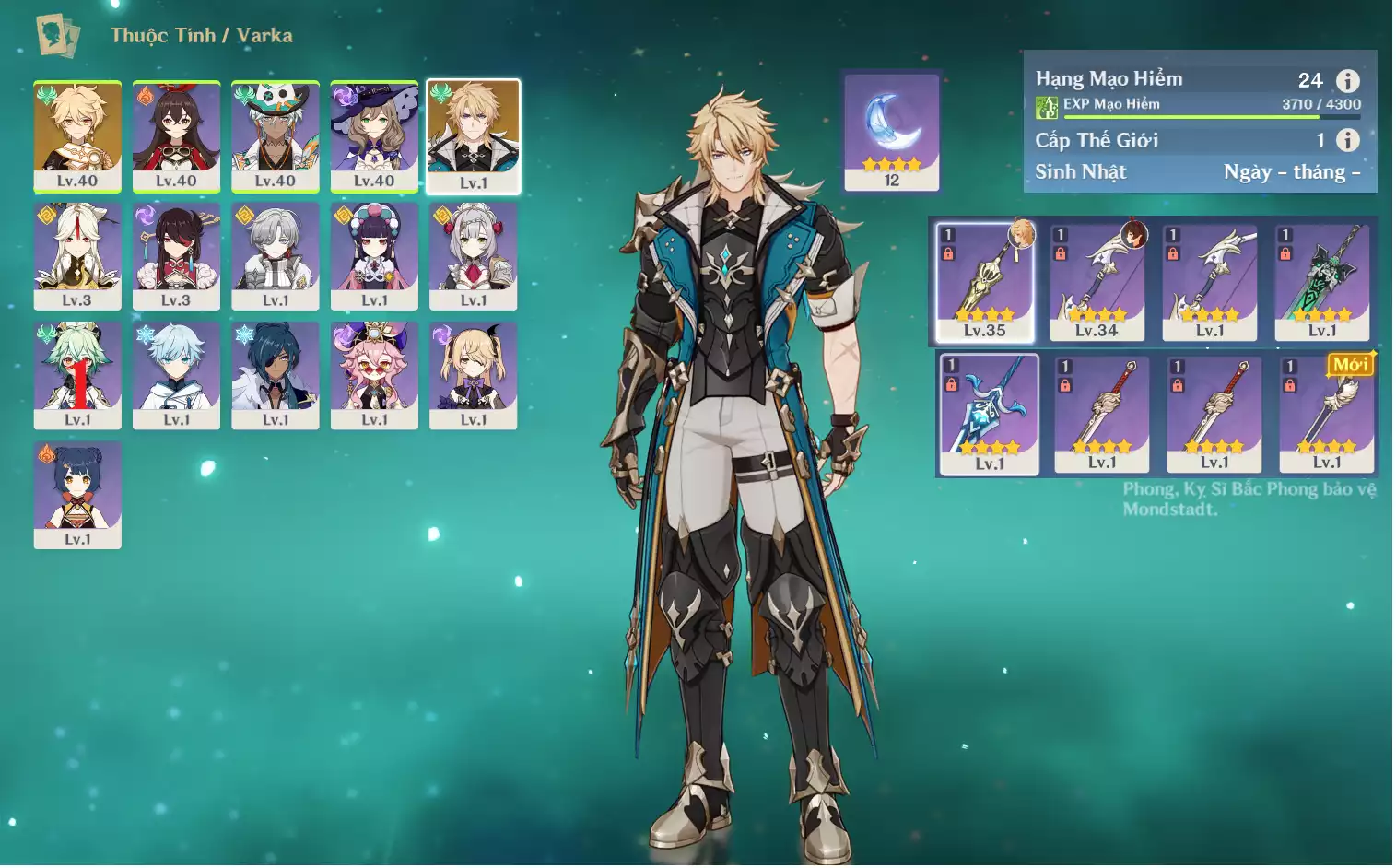Show info for Hạng Mạo Hiểm
Screen dimensions: 1396x868
click(1347, 81)
